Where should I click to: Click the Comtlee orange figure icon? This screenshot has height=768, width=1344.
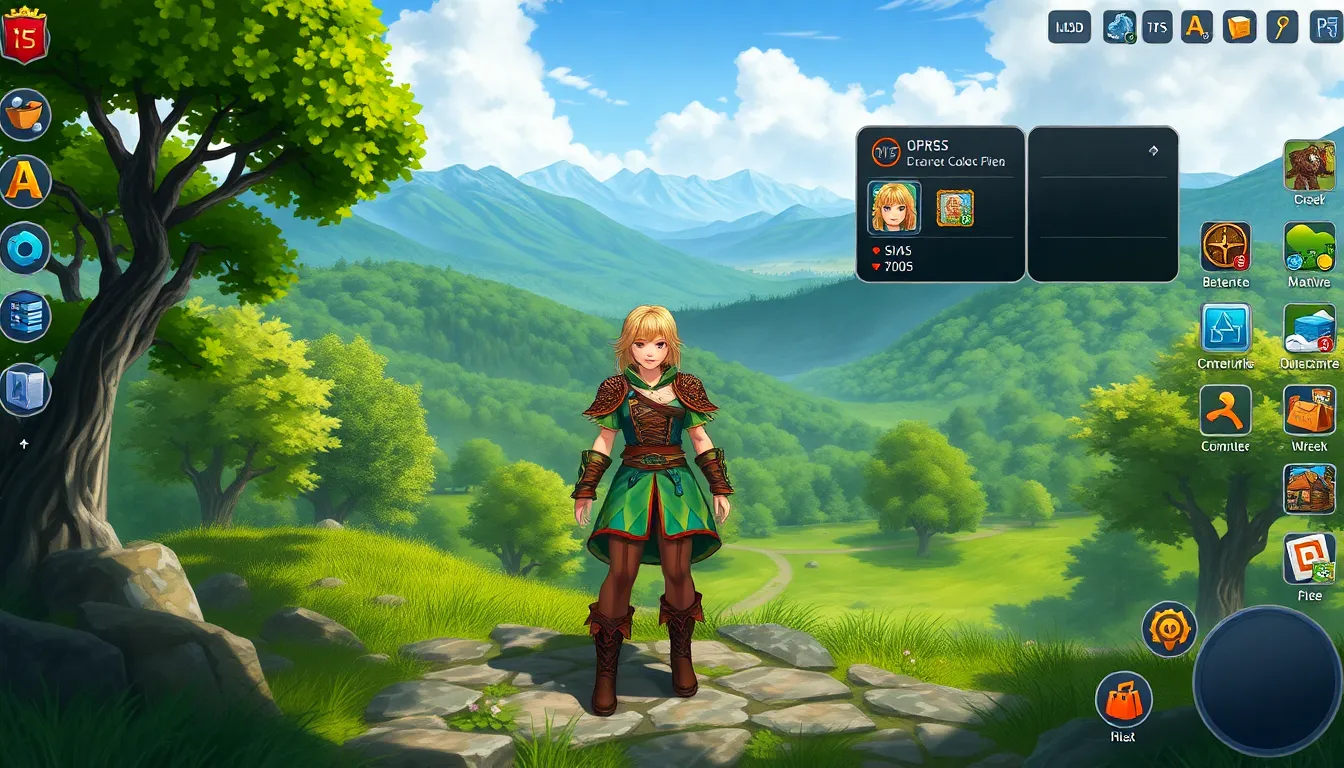[1225, 411]
